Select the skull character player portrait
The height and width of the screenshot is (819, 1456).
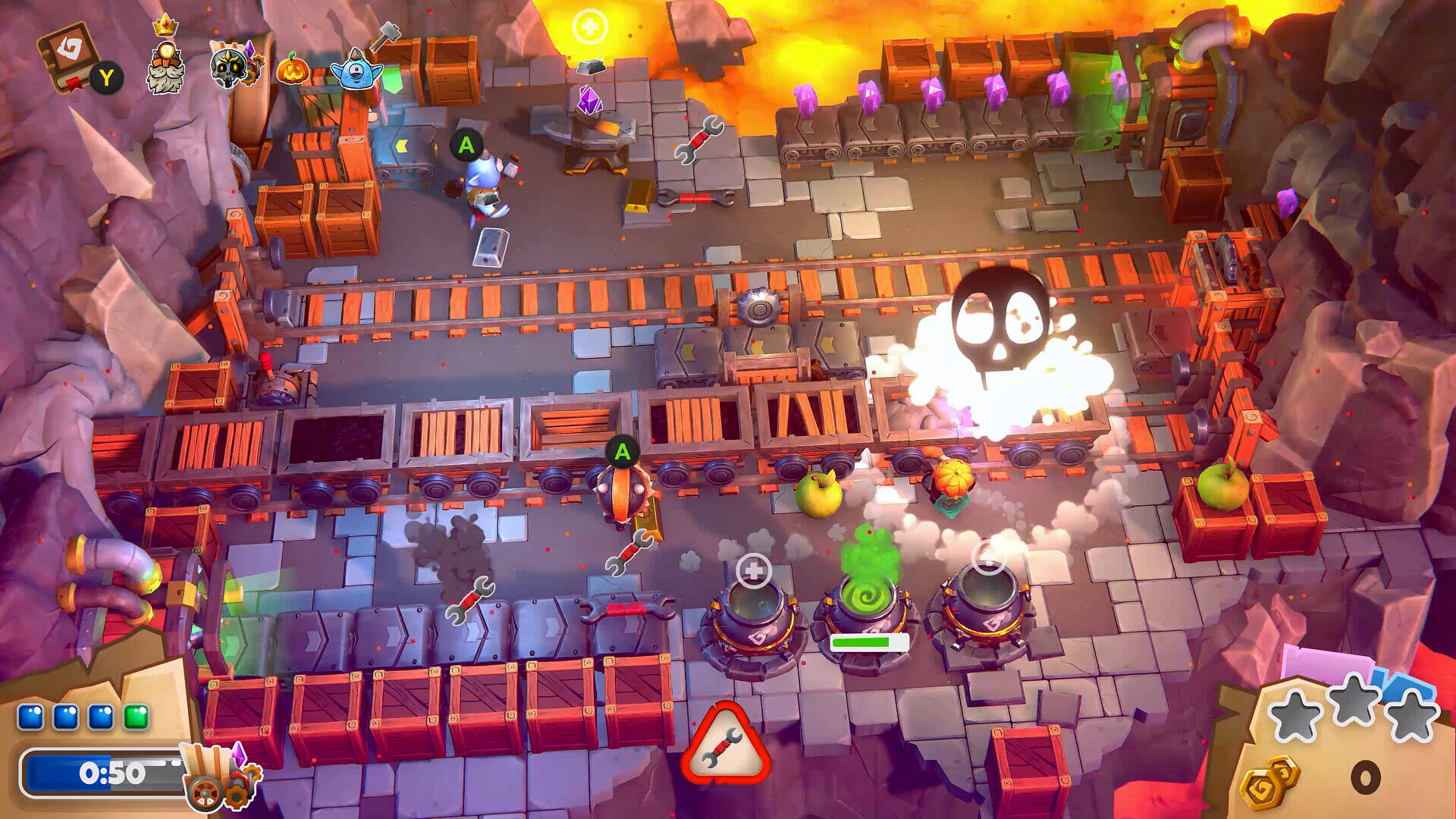tap(233, 66)
